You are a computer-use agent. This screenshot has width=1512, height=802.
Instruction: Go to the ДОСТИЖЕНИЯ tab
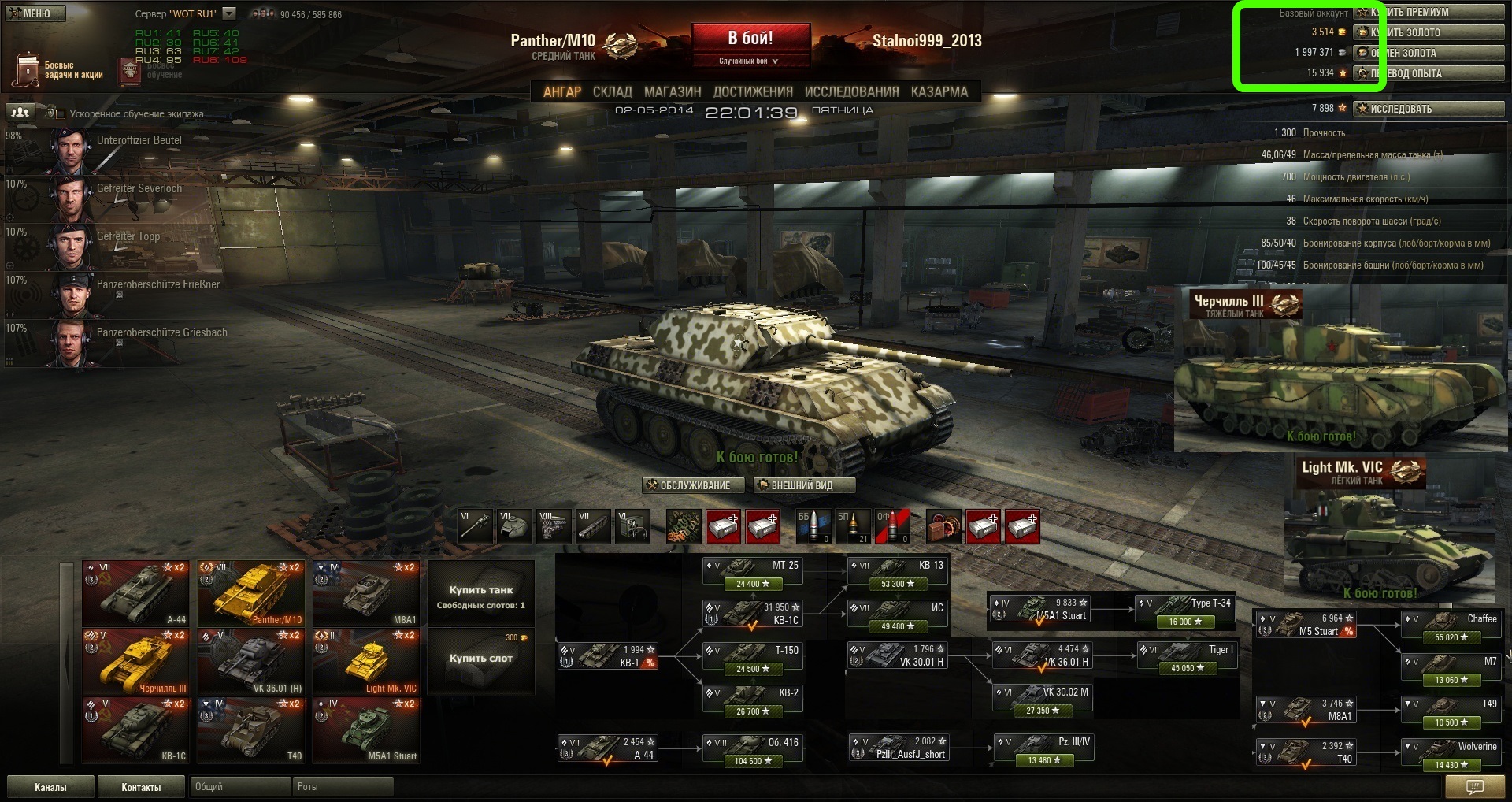[753, 91]
